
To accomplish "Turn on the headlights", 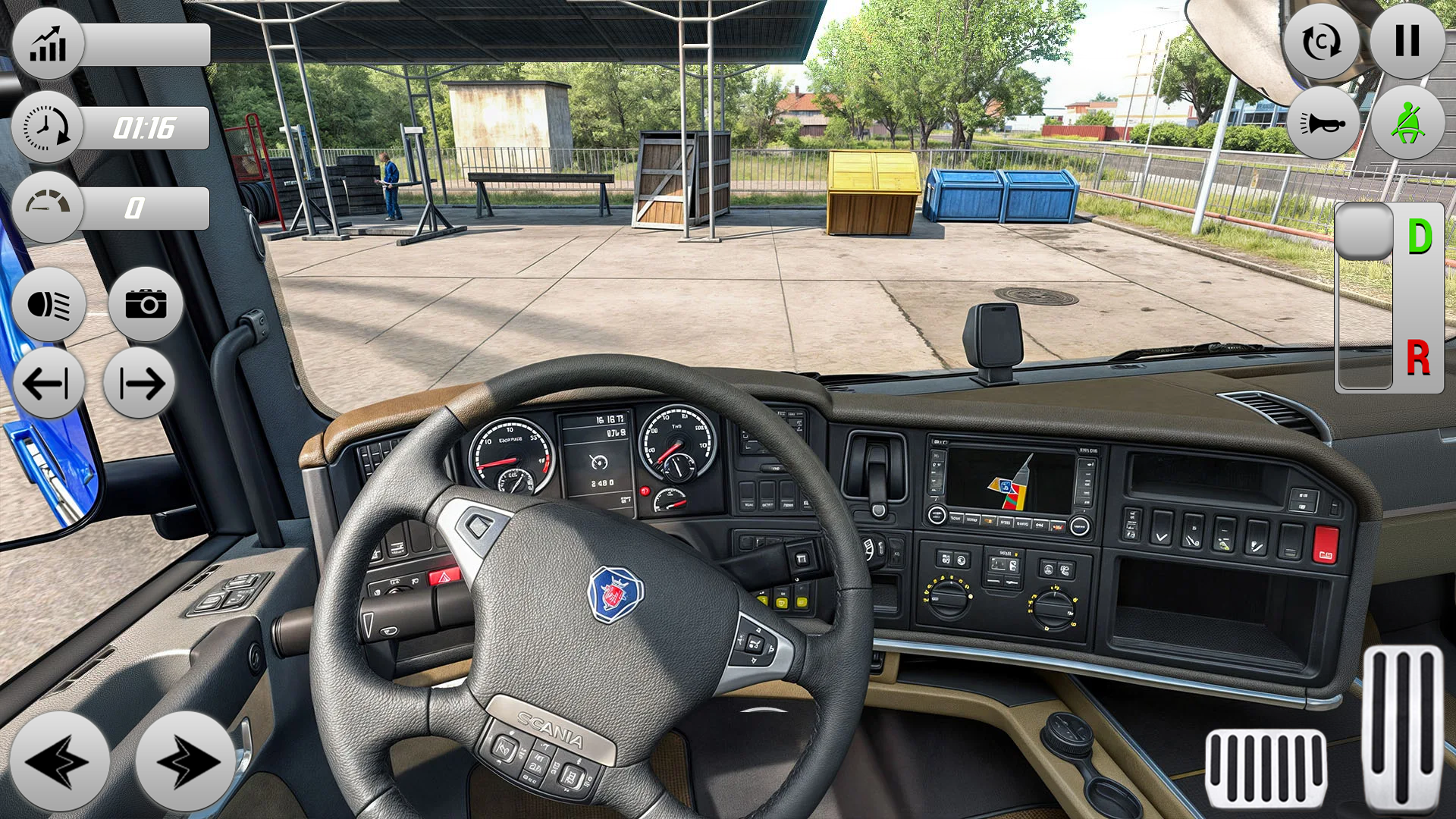I will click(x=49, y=305).
